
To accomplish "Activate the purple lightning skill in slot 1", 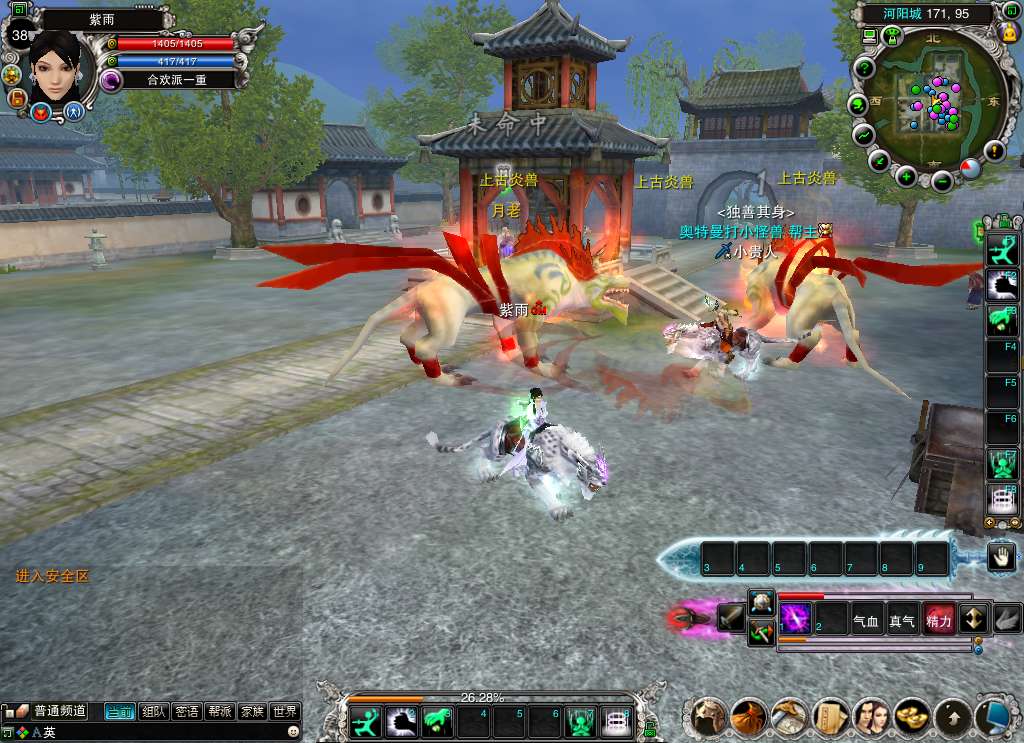I will tap(796, 617).
